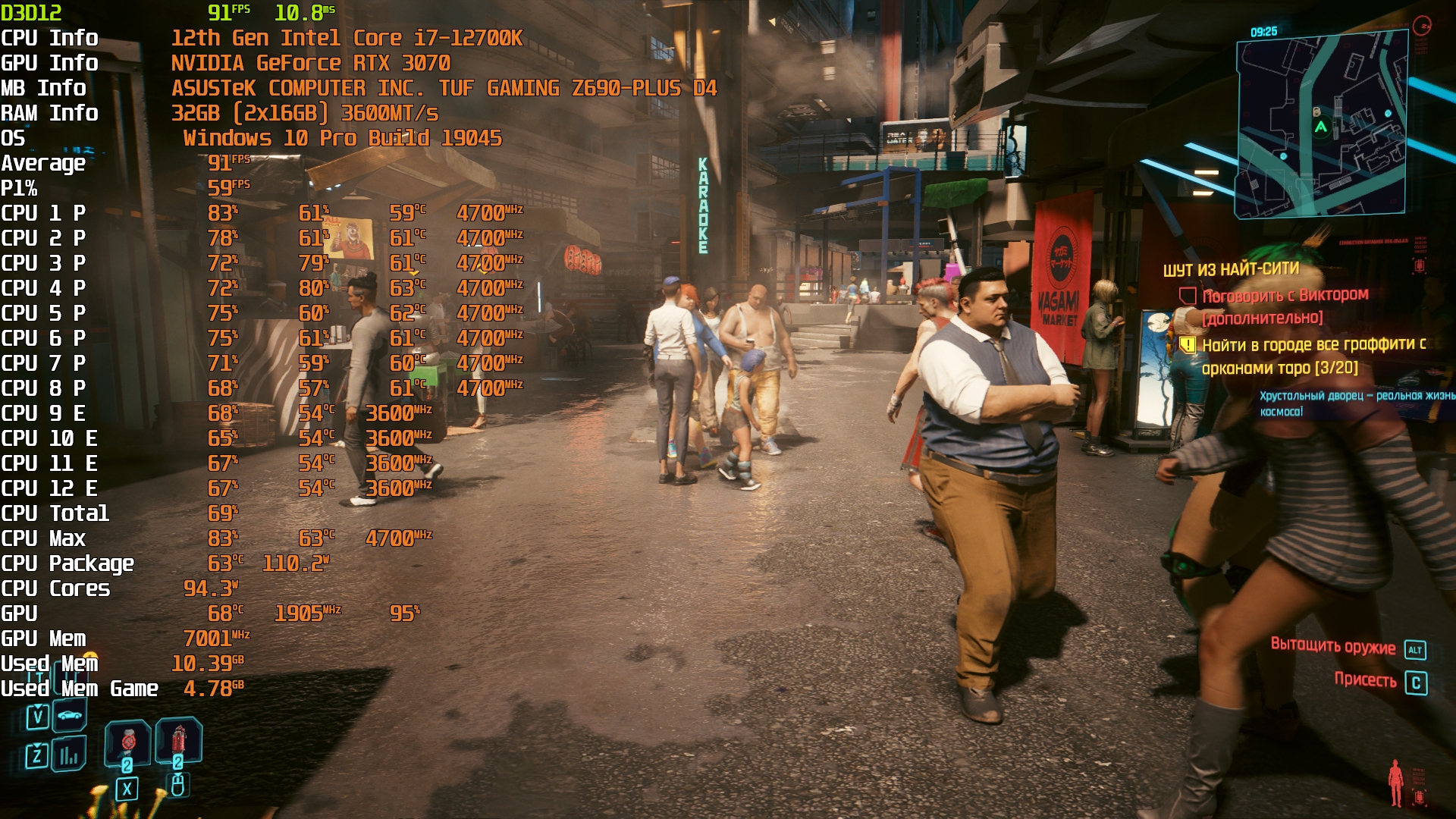Use the health inhaler consumable slot
1456x819 pixels.
click(128, 741)
